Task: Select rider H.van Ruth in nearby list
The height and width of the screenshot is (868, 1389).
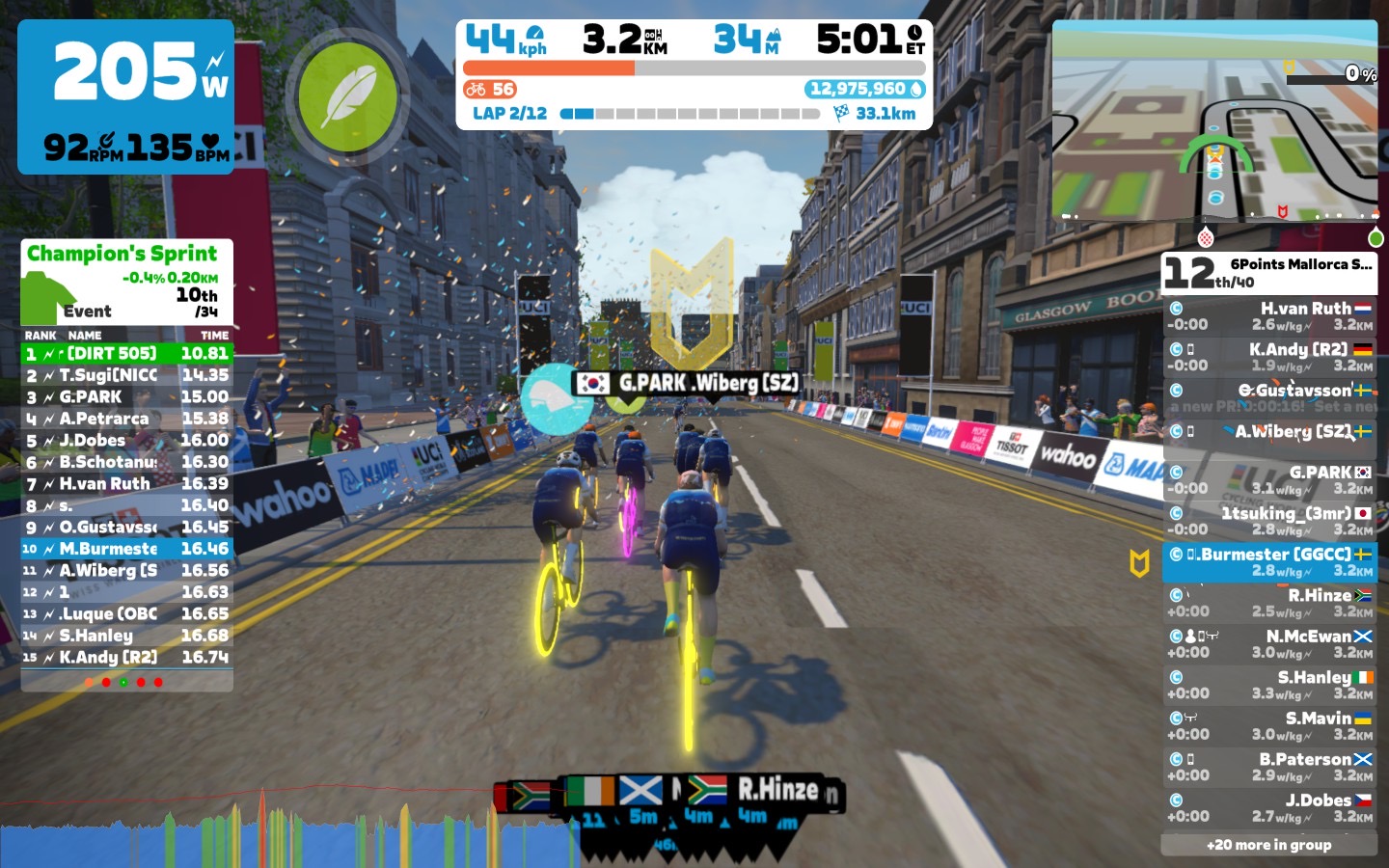Action: click(1268, 316)
